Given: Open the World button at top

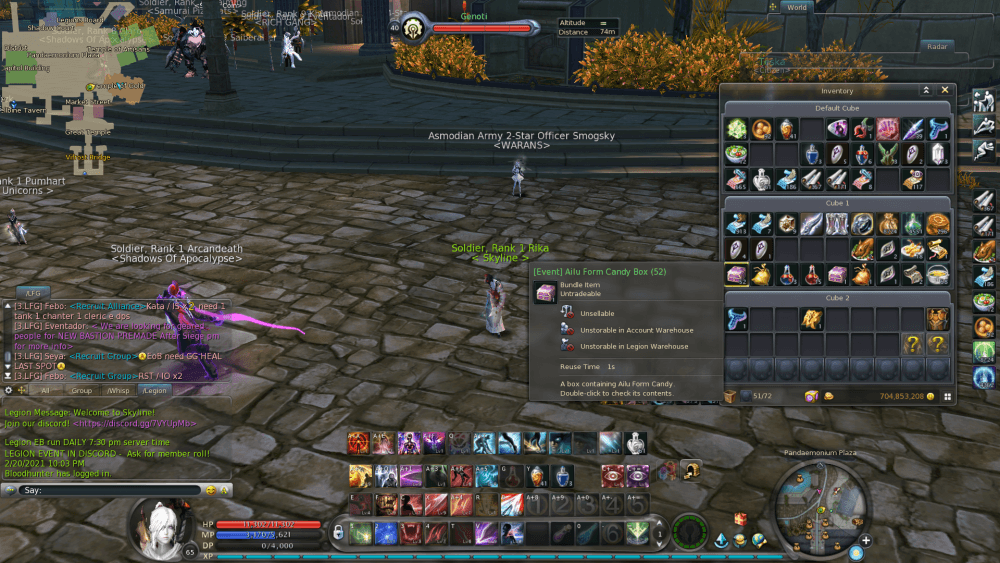Looking at the screenshot, I should pyautogui.click(x=796, y=7).
